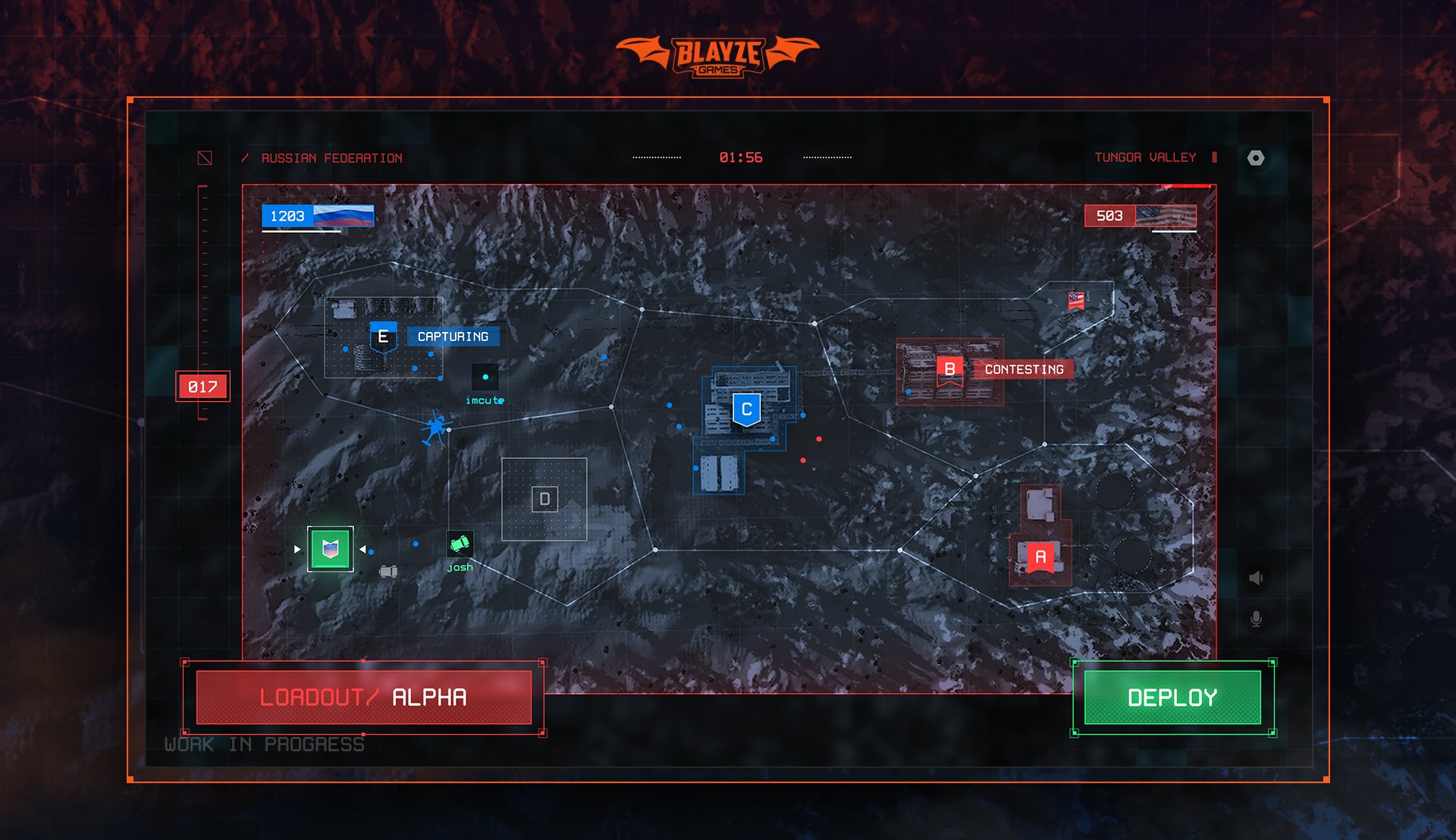1456x840 pixels.
Task: Select the RUSSIAN FEDERATION header label
Action: pyautogui.click(x=331, y=158)
